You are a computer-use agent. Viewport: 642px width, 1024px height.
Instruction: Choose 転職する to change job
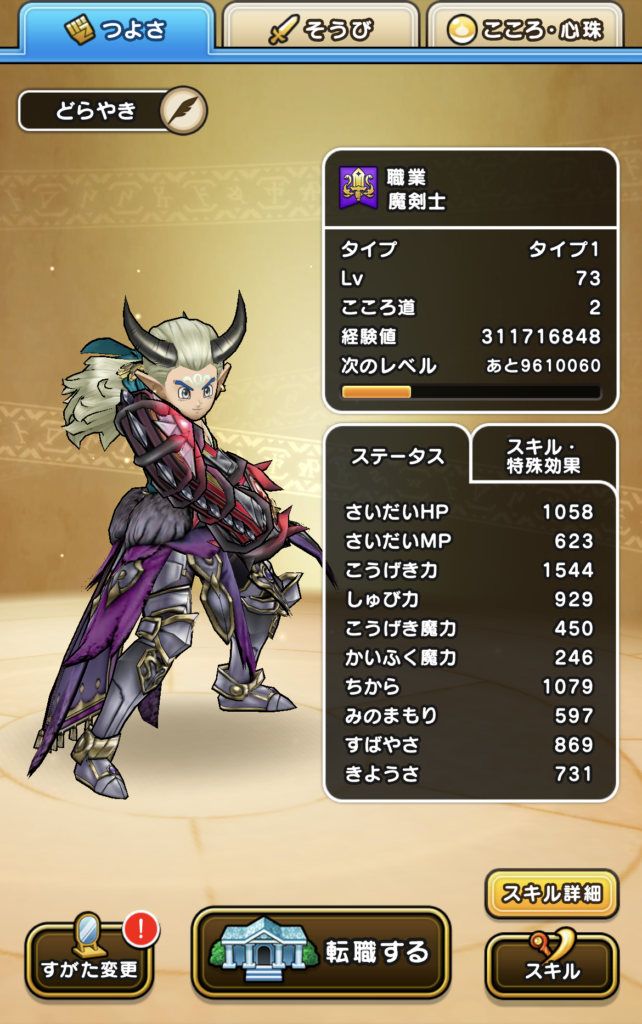pyautogui.click(x=320, y=951)
